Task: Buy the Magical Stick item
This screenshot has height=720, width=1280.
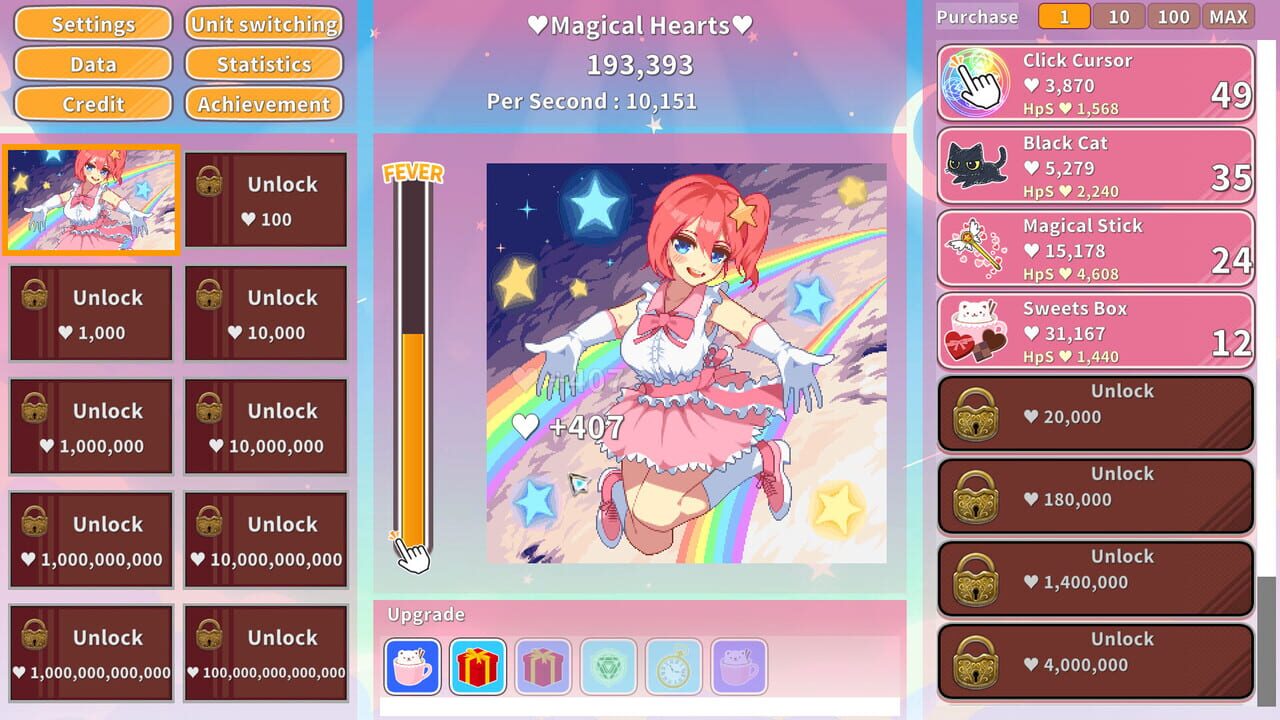Action: coord(1093,248)
